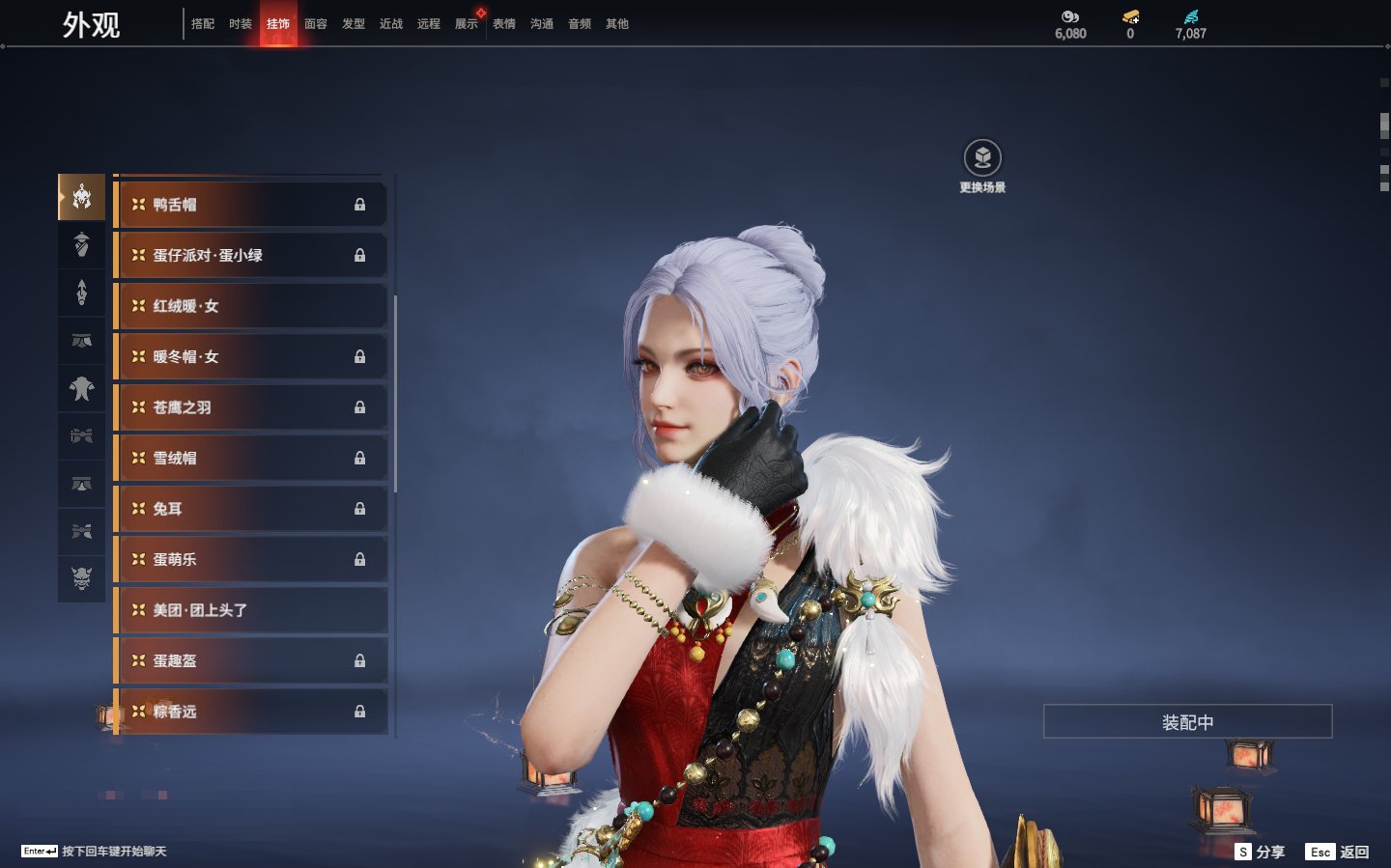Select the 雪绒帽 entry
The width and height of the screenshot is (1391, 868).
251,459
